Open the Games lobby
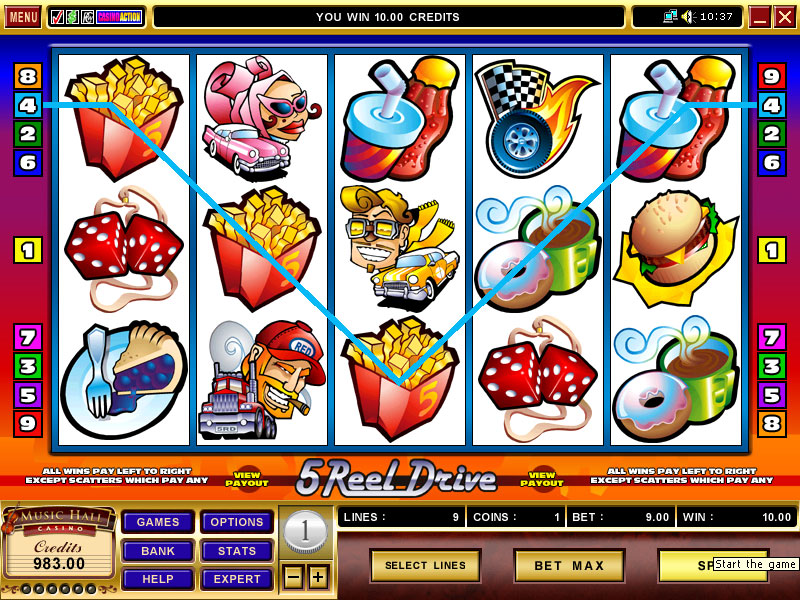 point(158,522)
